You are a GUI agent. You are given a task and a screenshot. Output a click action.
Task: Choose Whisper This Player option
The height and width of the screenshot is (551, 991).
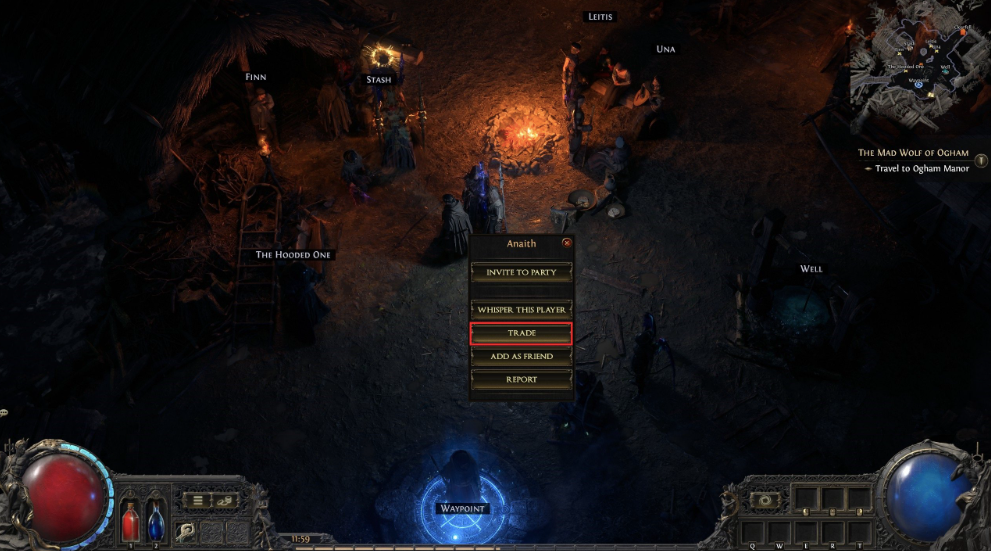(x=521, y=310)
